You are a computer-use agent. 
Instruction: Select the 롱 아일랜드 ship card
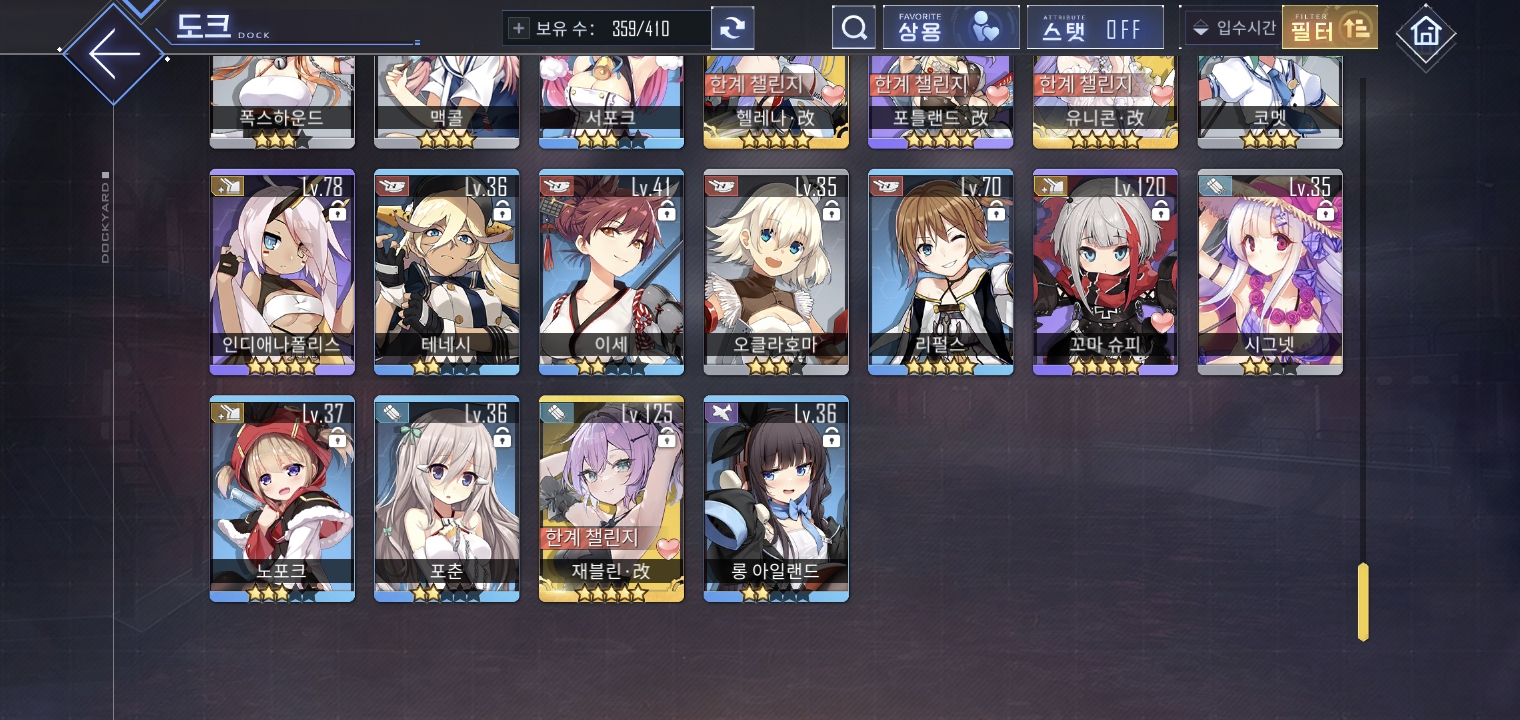(x=776, y=498)
